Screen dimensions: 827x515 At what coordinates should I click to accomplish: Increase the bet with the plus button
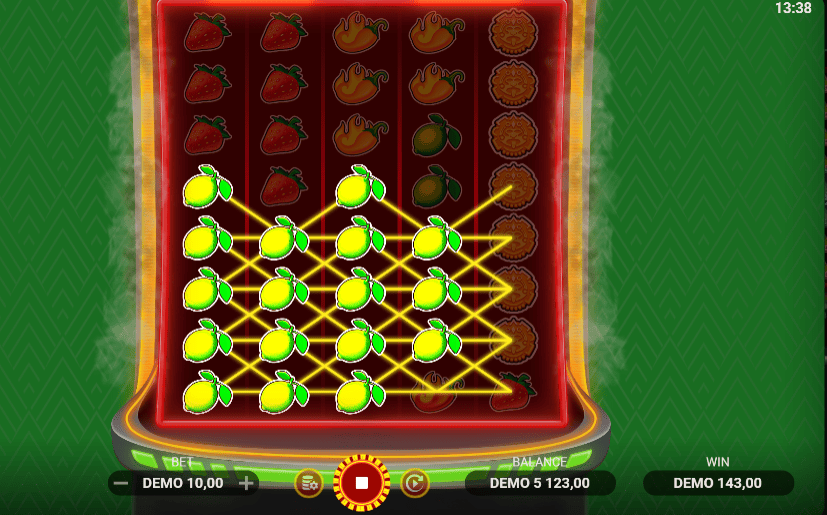click(247, 484)
